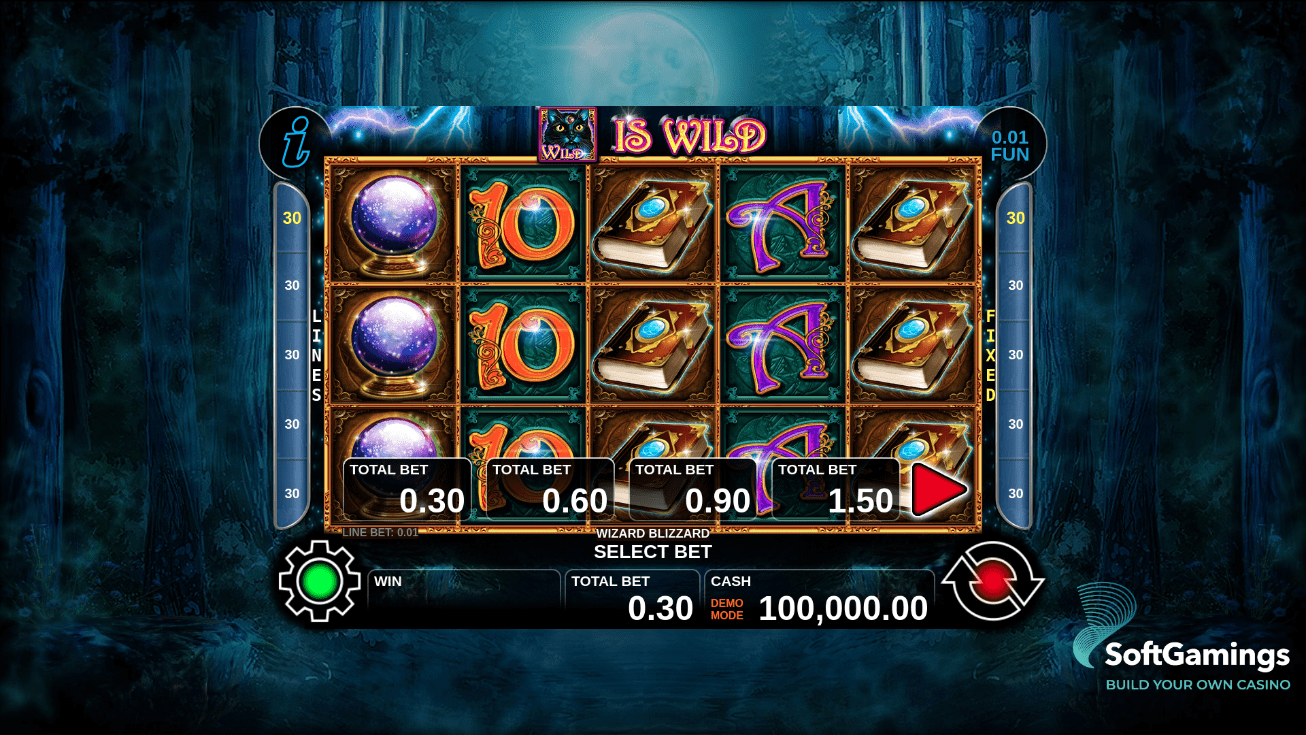Click the red arrow for more bets
1306x735 pixels.
tap(939, 490)
